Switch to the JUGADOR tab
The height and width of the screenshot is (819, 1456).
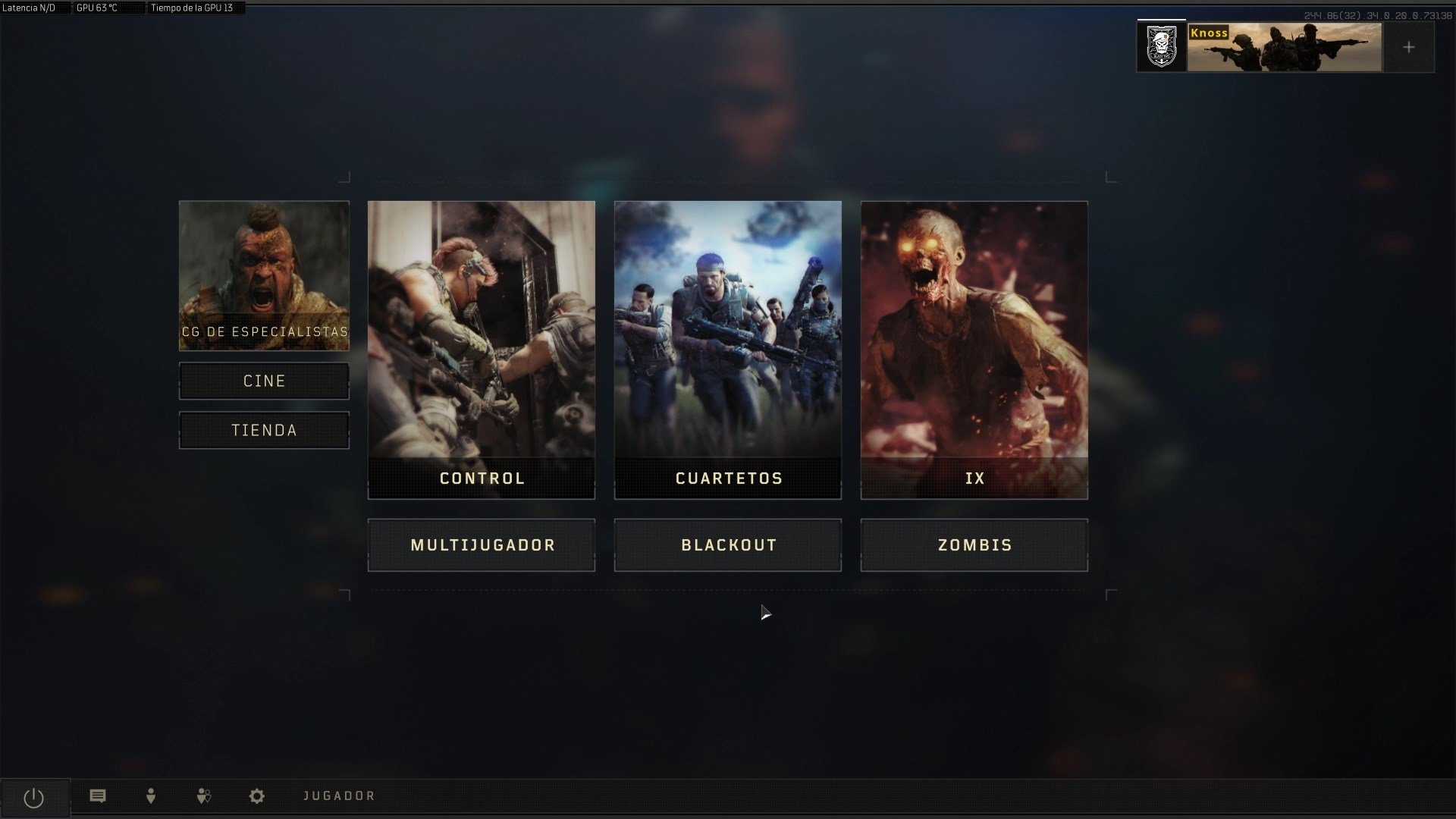pyautogui.click(x=339, y=796)
